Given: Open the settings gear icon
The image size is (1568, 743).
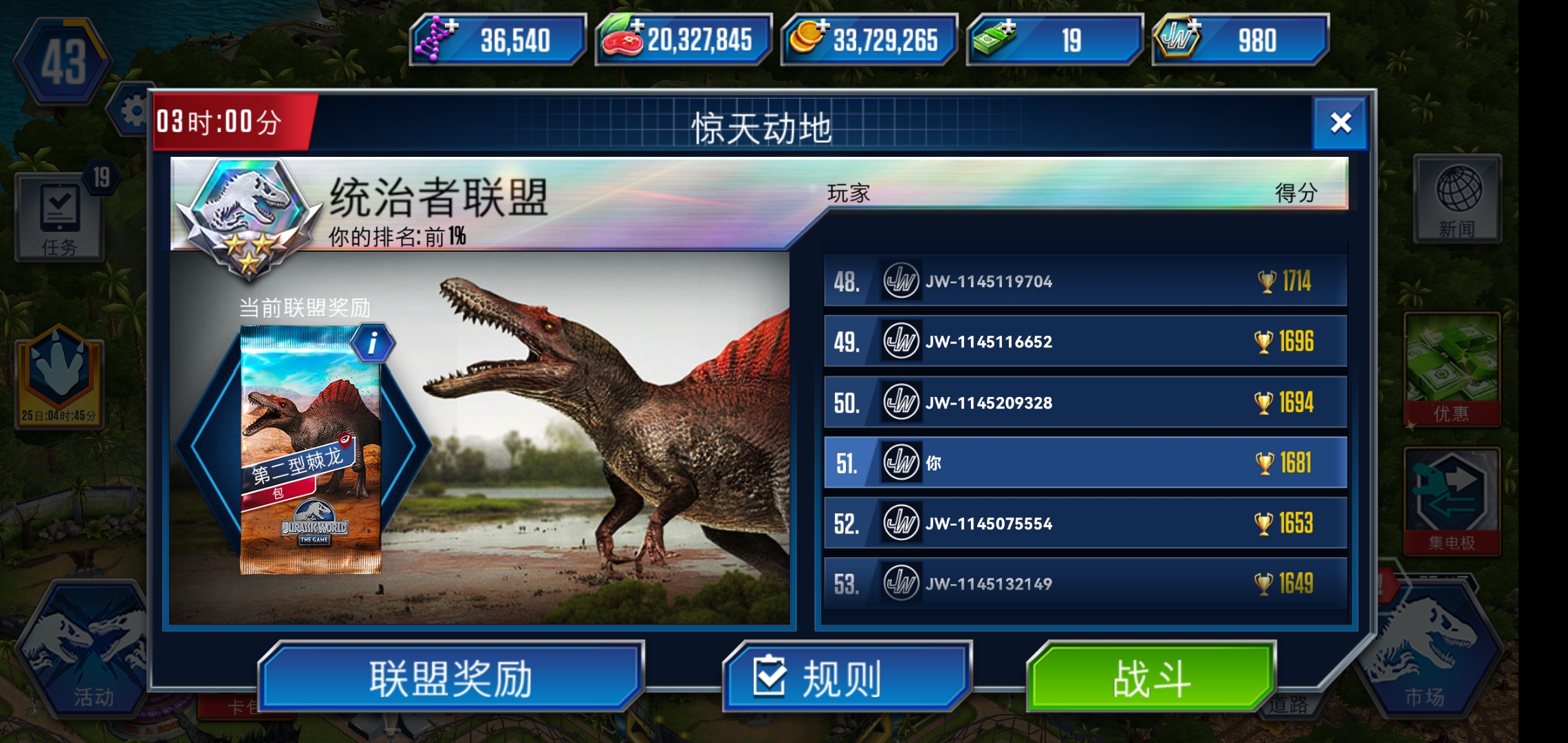Looking at the screenshot, I should [135, 110].
